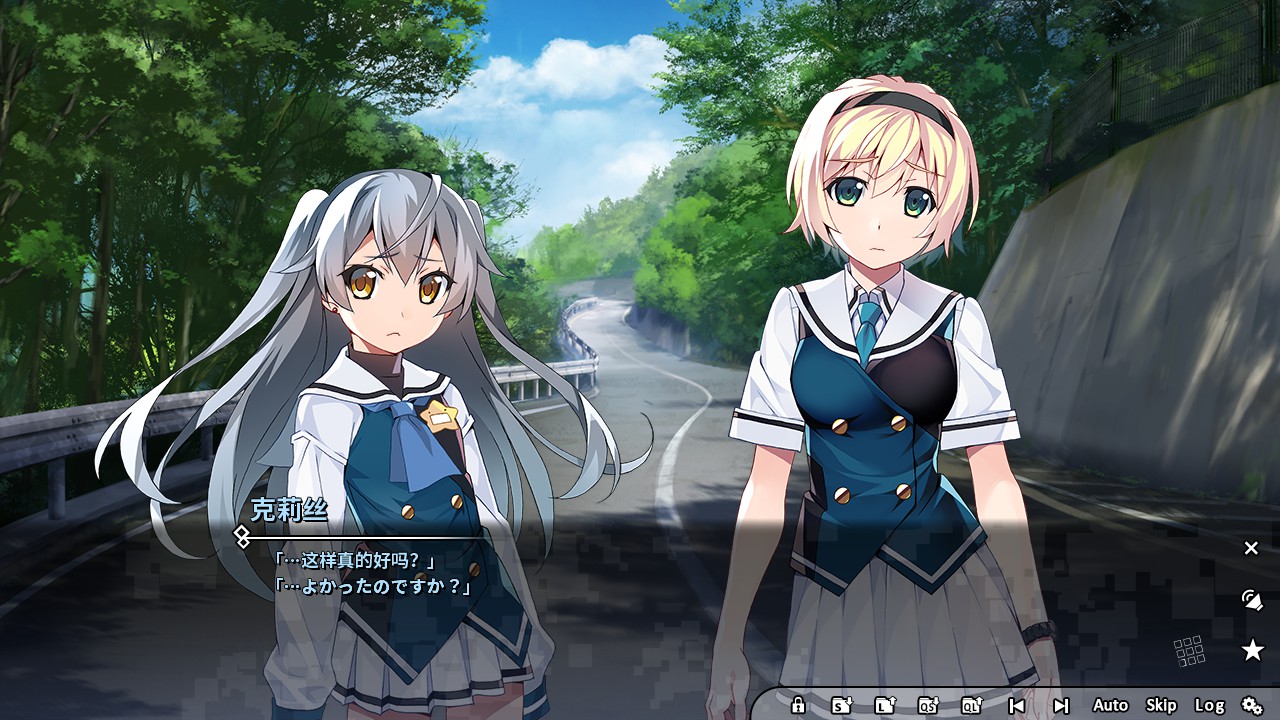Enable Auto reading mode
1280x720 pixels.
coord(1111,705)
